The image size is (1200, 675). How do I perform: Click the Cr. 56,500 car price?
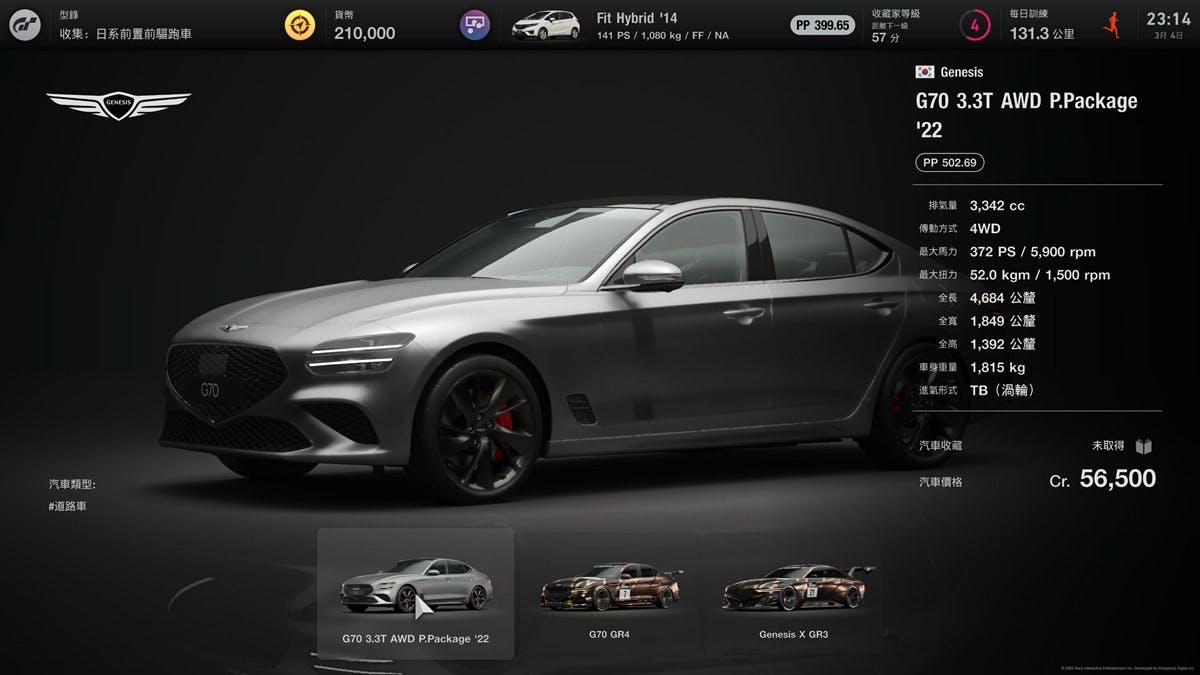(1102, 480)
